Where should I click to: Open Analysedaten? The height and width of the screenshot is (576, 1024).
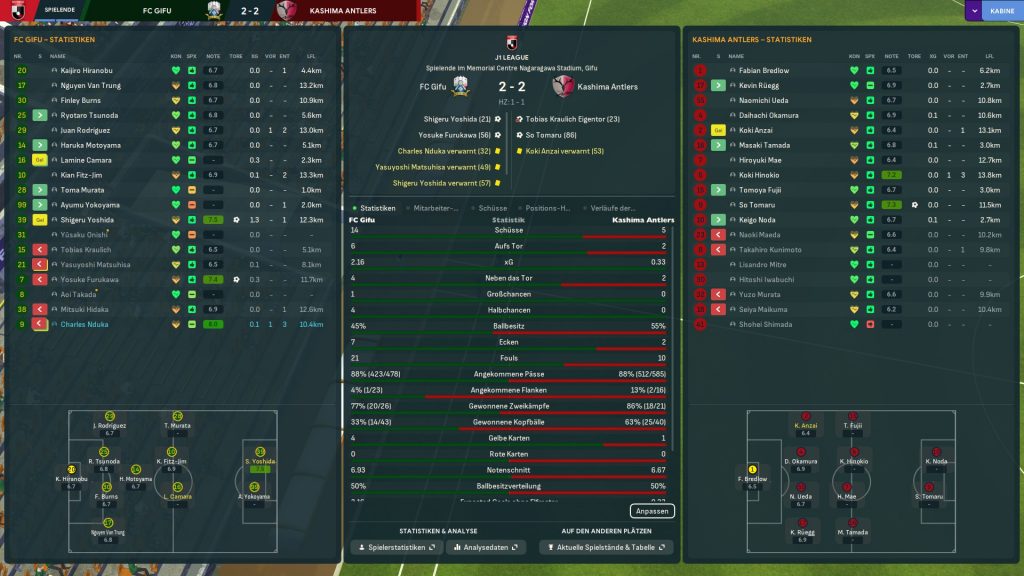click(x=487, y=548)
